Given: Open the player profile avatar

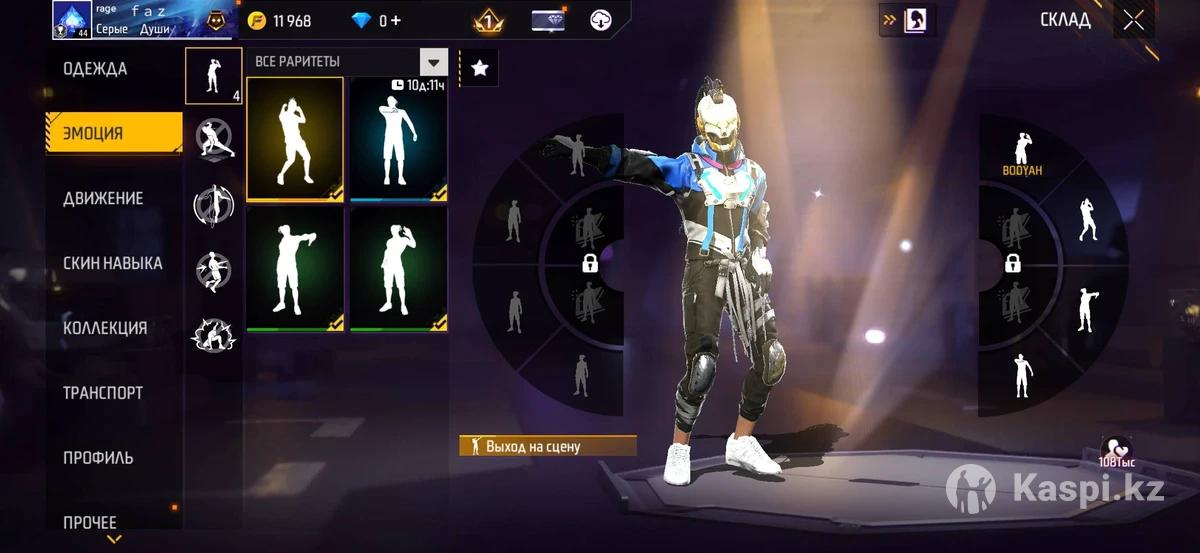Looking at the screenshot, I should pos(72,20).
